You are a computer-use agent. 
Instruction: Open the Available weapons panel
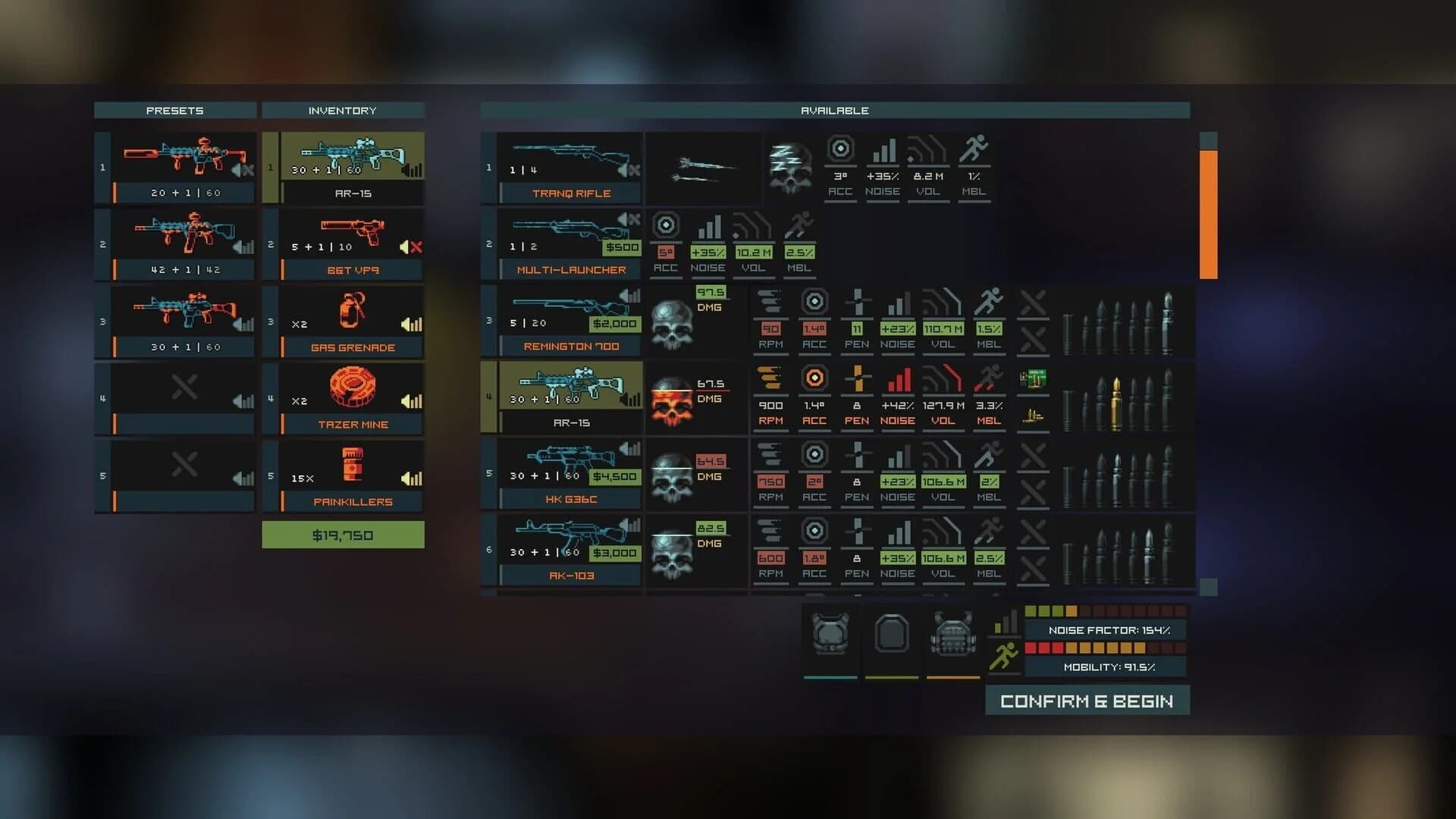(x=834, y=110)
